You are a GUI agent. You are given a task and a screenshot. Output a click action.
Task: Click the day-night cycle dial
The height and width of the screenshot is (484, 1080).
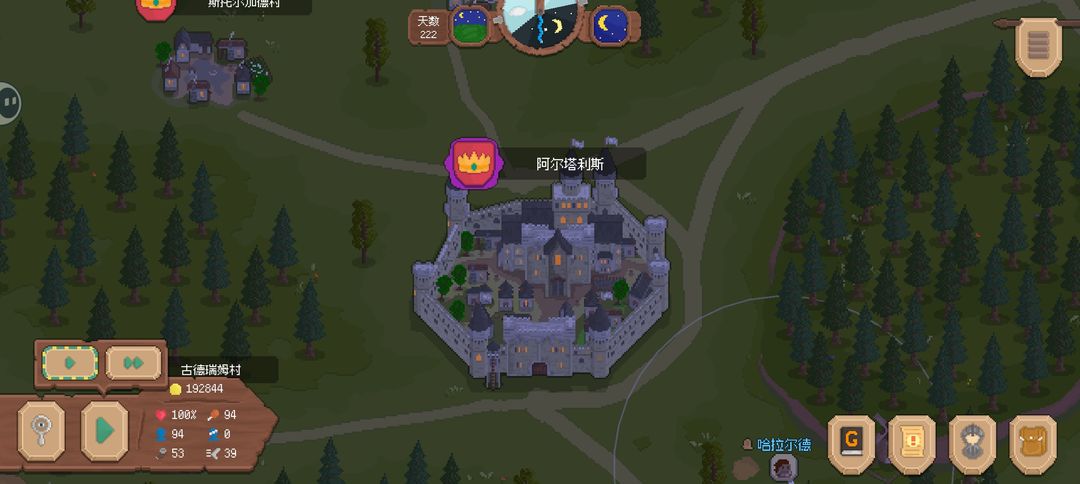540,22
